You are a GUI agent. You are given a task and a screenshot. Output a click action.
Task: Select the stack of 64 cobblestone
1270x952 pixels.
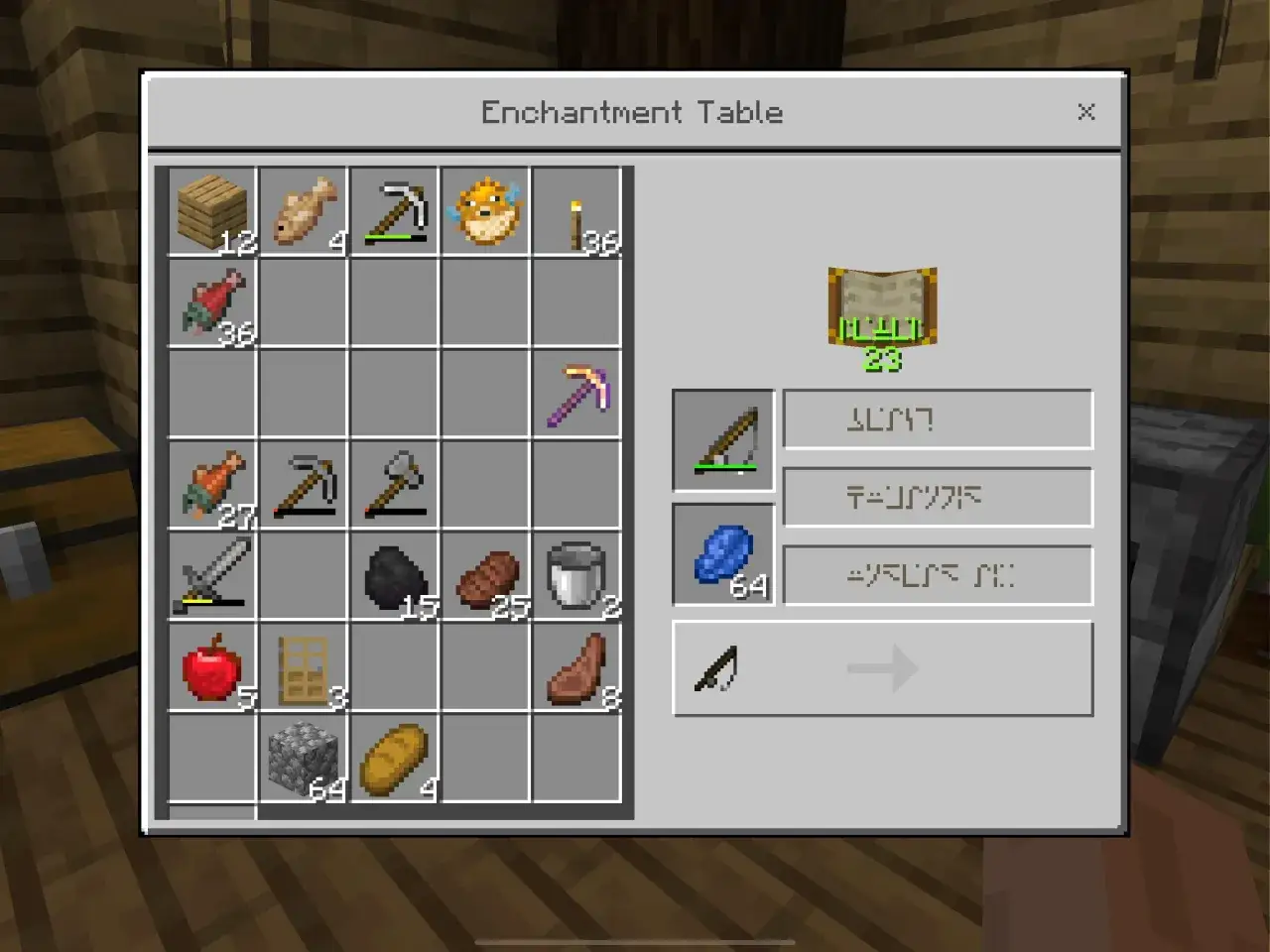pyautogui.click(x=304, y=758)
